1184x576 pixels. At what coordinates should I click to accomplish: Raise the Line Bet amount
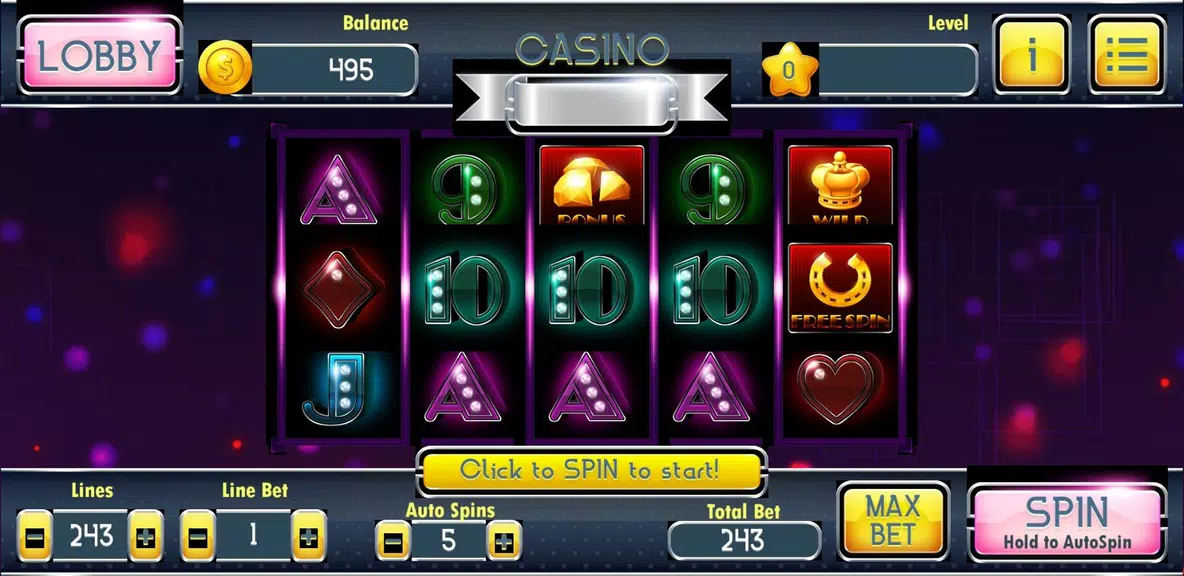click(309, 536)
